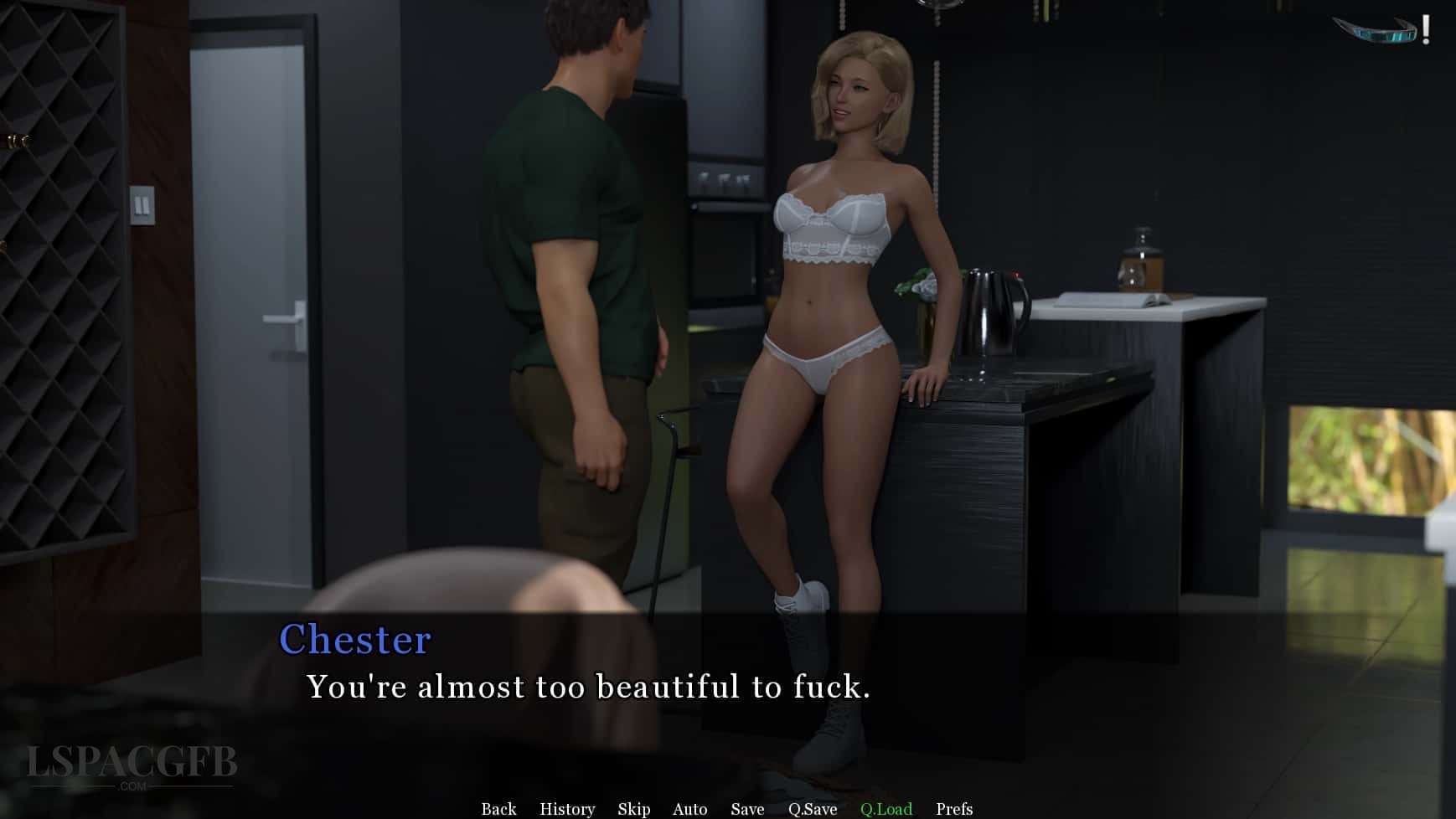The image size is (1456, 819).
Task: Quick load your most recent save
Action: pyautogui.click(x=887, y=809)
